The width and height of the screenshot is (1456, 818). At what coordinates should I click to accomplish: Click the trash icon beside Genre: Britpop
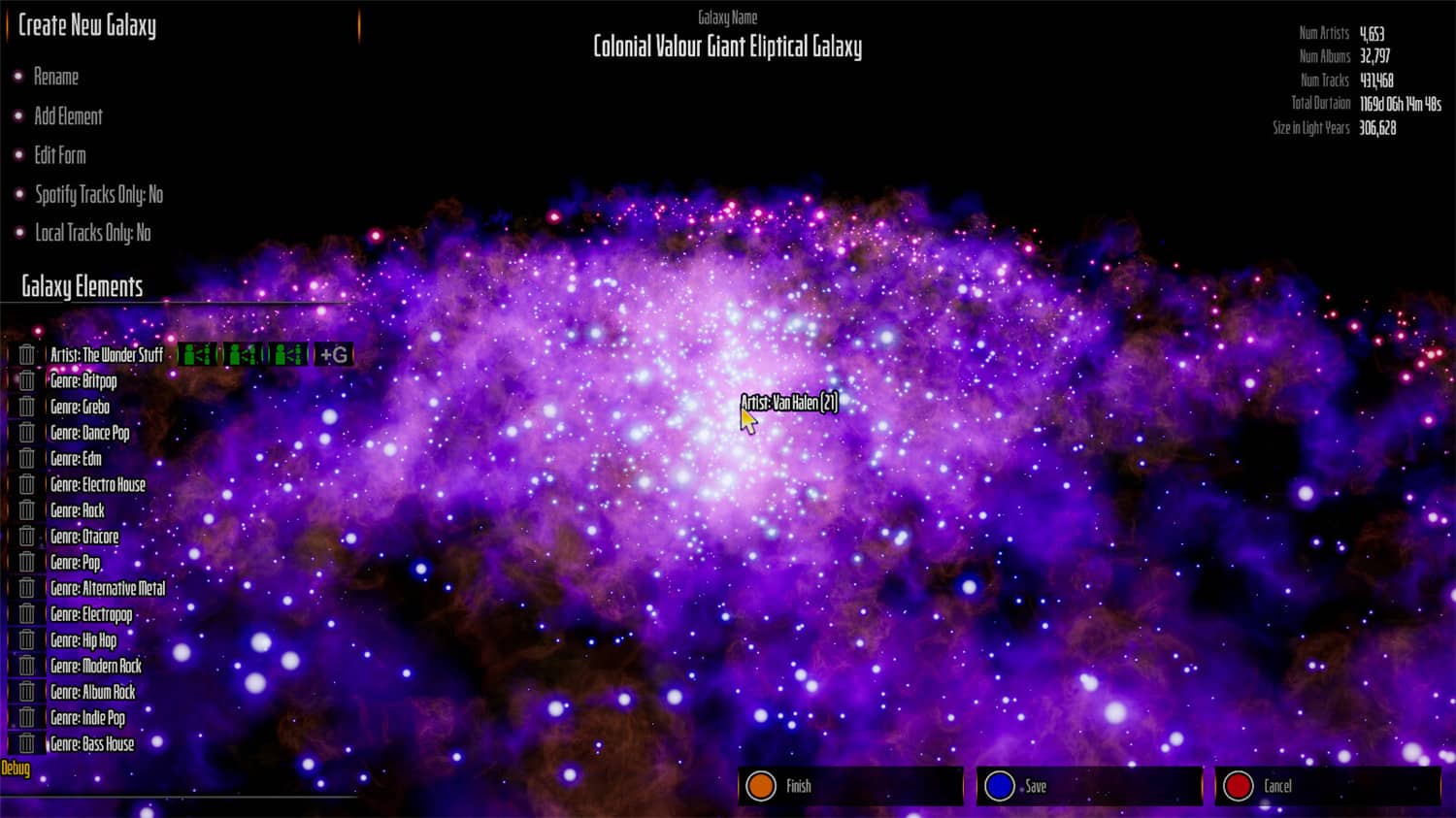point(26,380)
